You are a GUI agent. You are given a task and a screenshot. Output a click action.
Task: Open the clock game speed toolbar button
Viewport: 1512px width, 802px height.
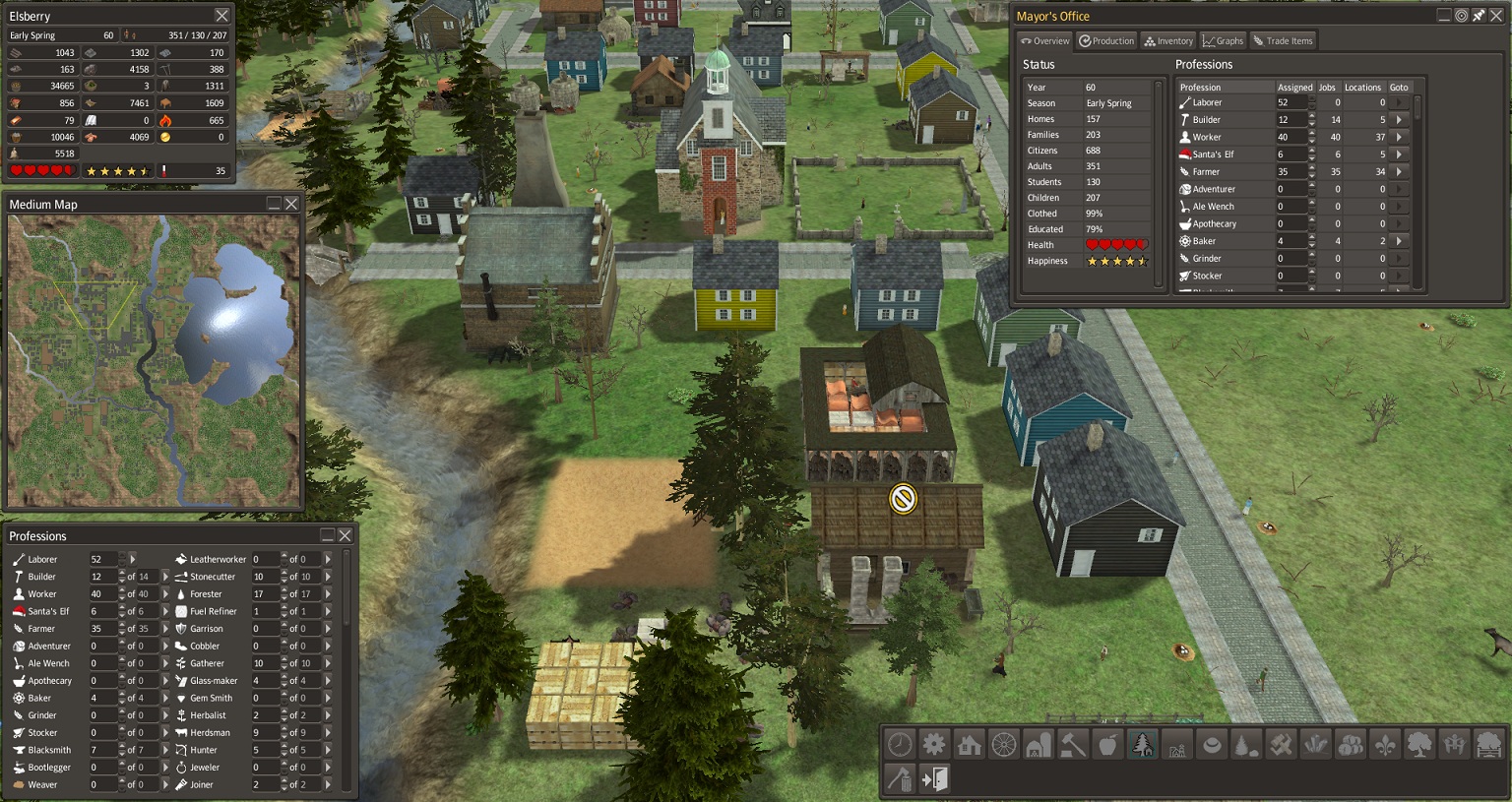coord(900,745)
